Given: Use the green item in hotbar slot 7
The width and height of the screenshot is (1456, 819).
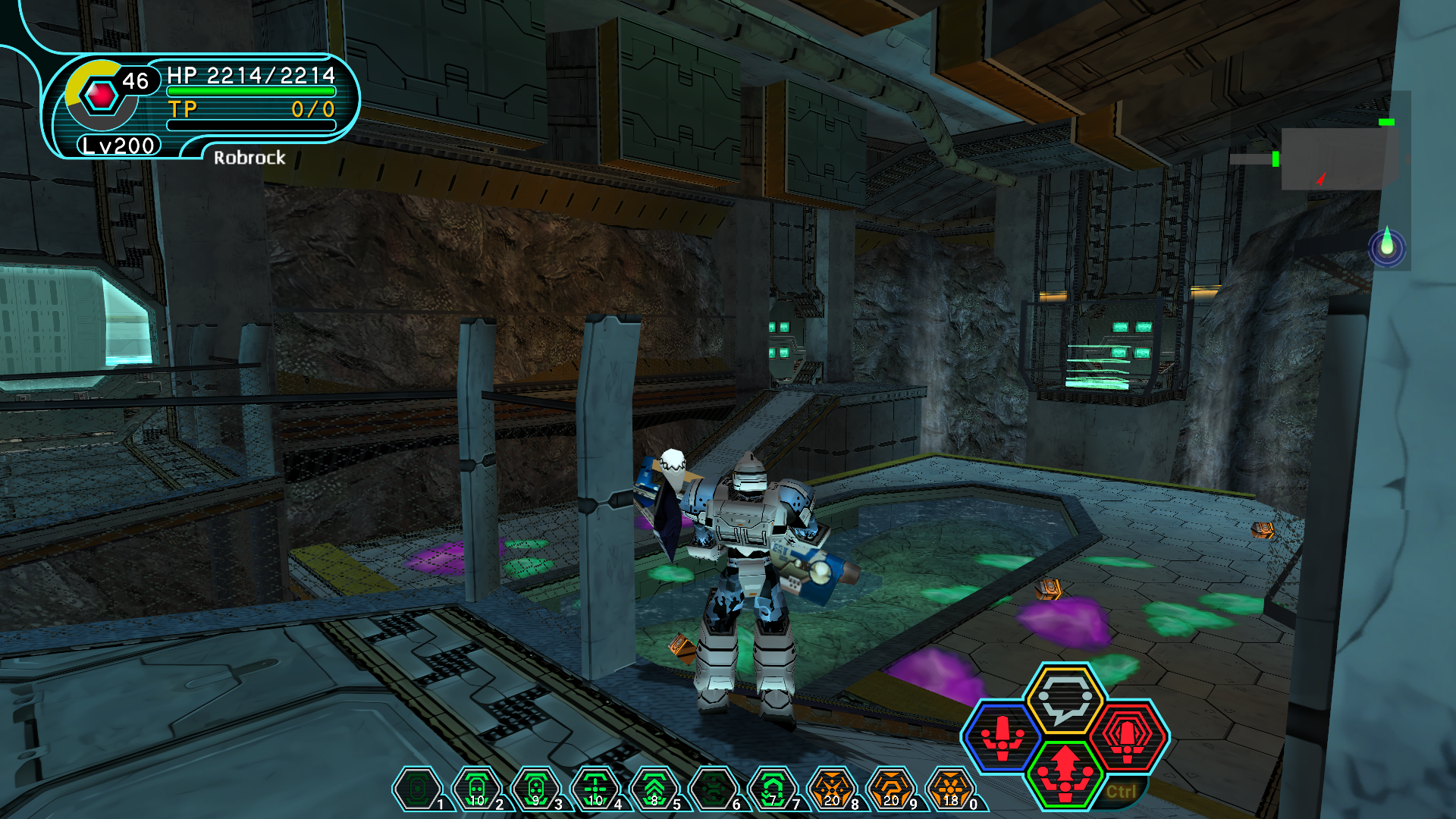Looking at the screenshot, I should pos(773,789).
